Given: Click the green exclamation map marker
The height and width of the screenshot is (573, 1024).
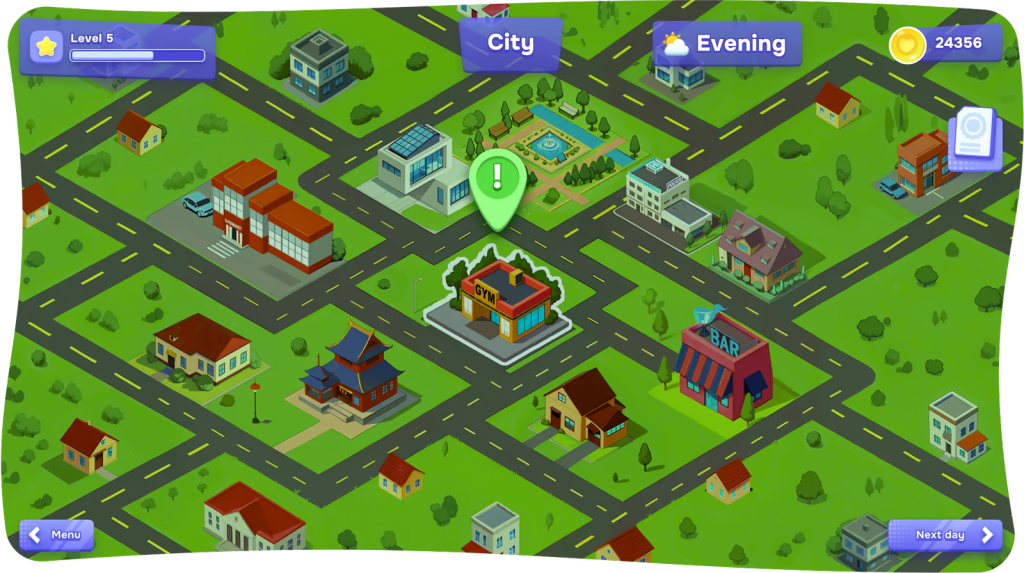Looking at the screenshot, I should (497, 182).
